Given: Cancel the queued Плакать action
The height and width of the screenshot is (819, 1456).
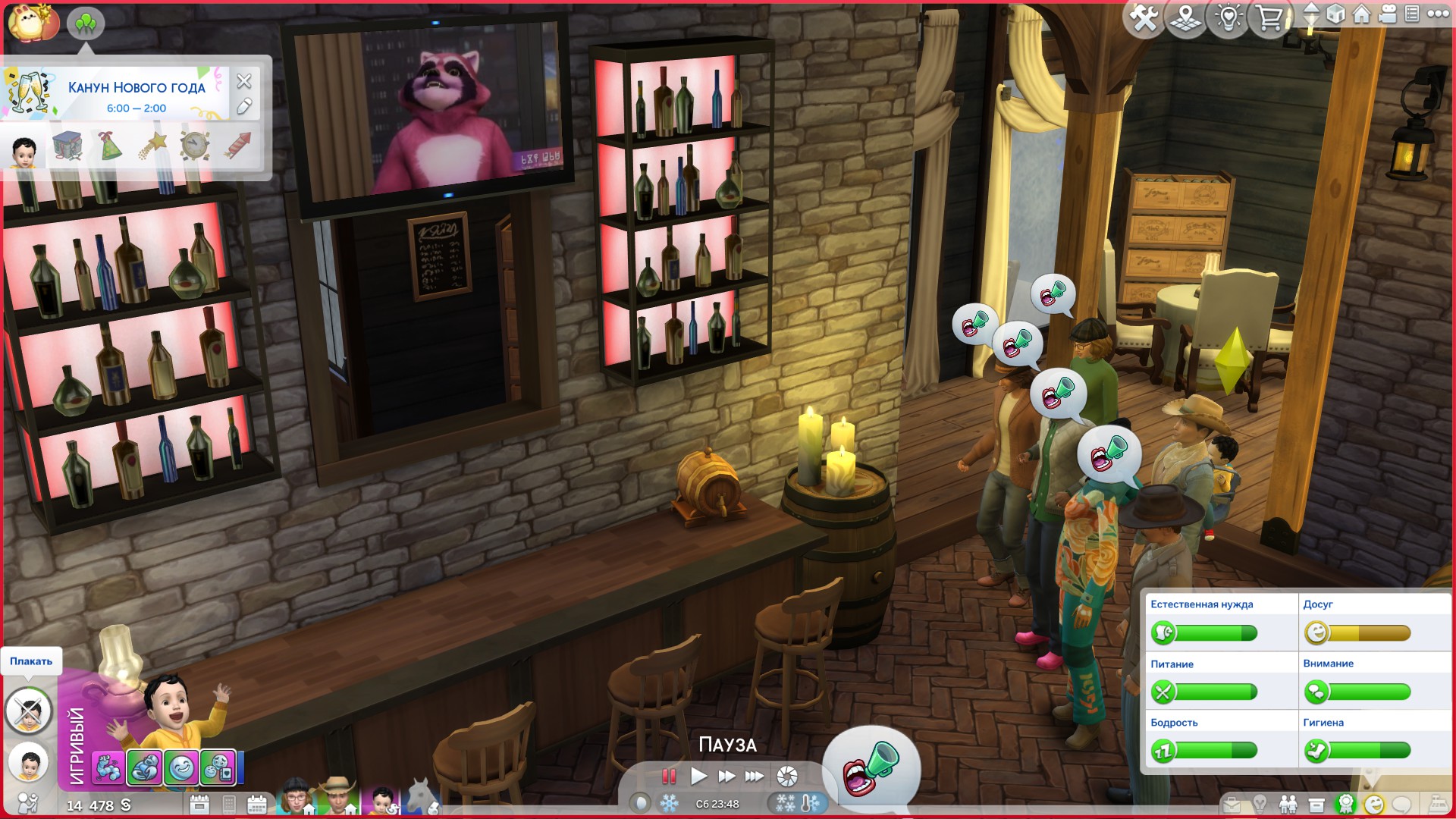Looking at the screenshot, I should (x=29, y=711).
